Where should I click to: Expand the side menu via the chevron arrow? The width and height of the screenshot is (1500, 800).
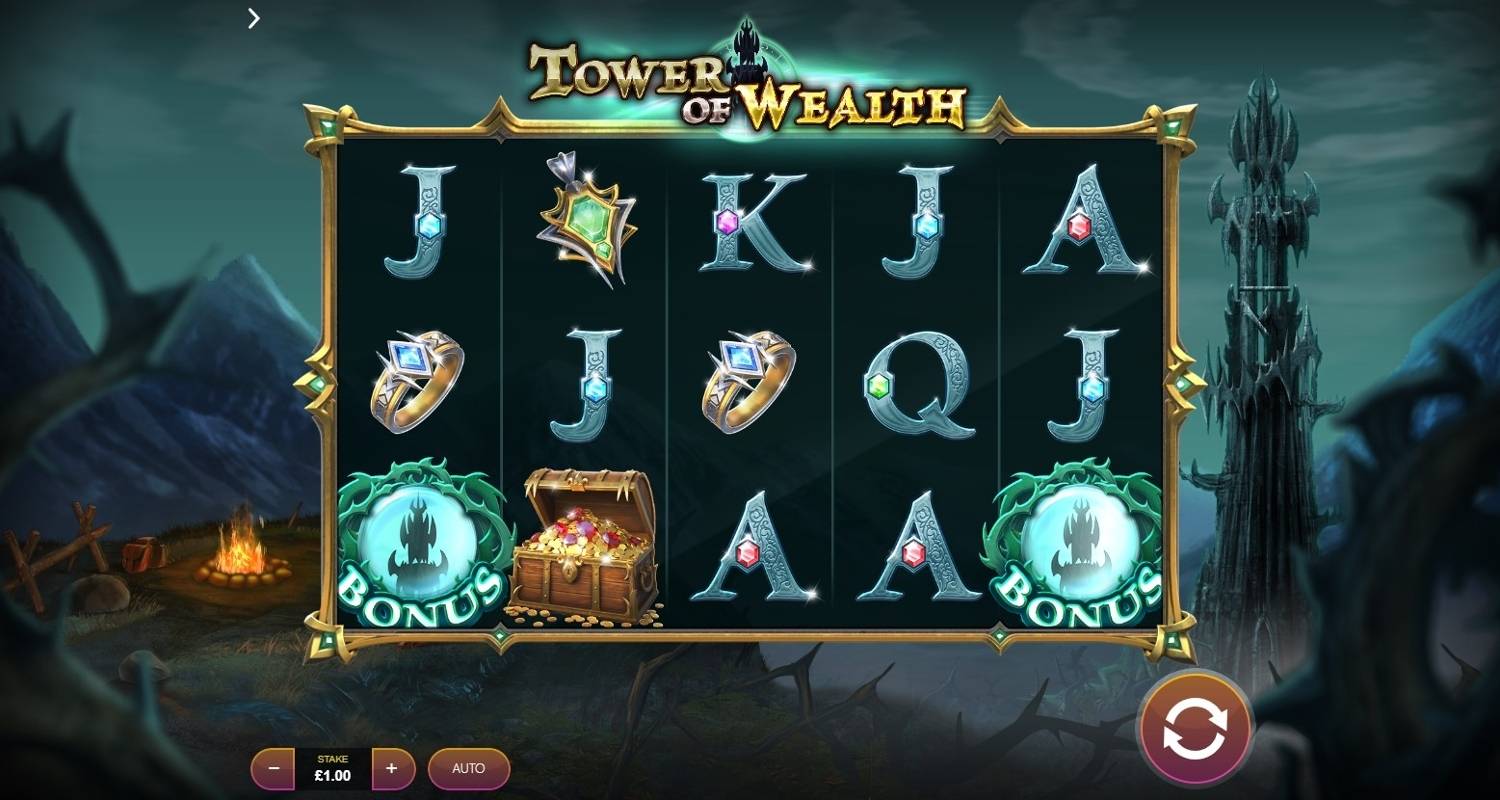(253, 18)
